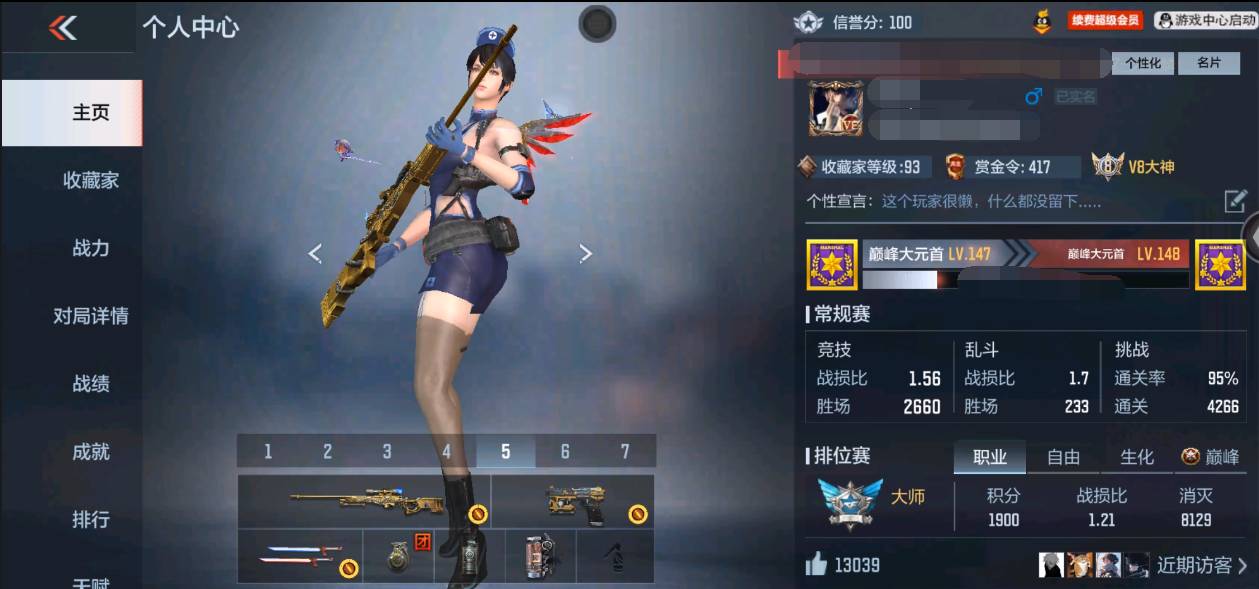Select the twin blades melee slot
This screenshot has height=589, width=1259.
pos(299,556)
